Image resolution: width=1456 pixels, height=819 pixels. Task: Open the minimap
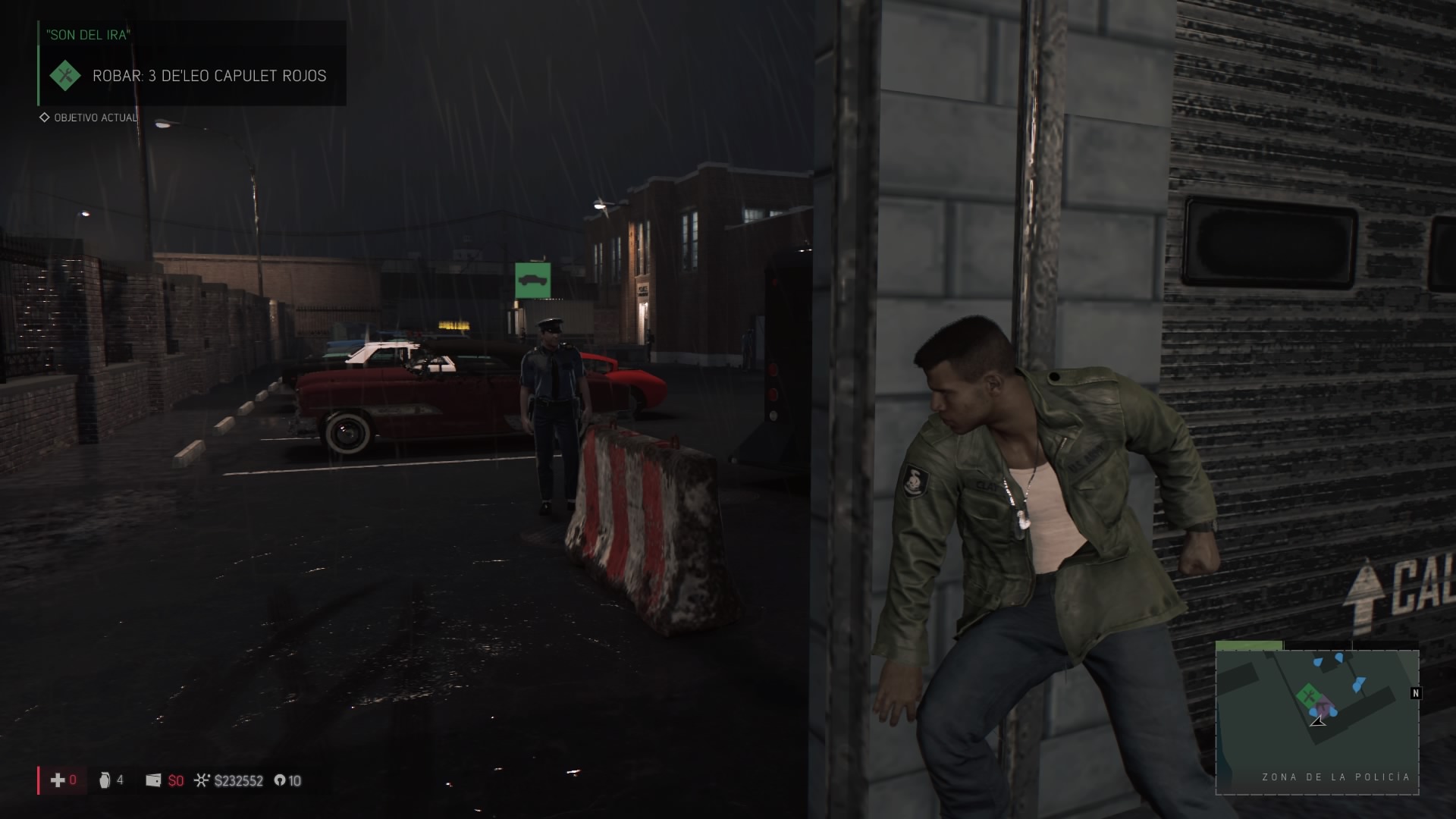(x=1316, y=720)
